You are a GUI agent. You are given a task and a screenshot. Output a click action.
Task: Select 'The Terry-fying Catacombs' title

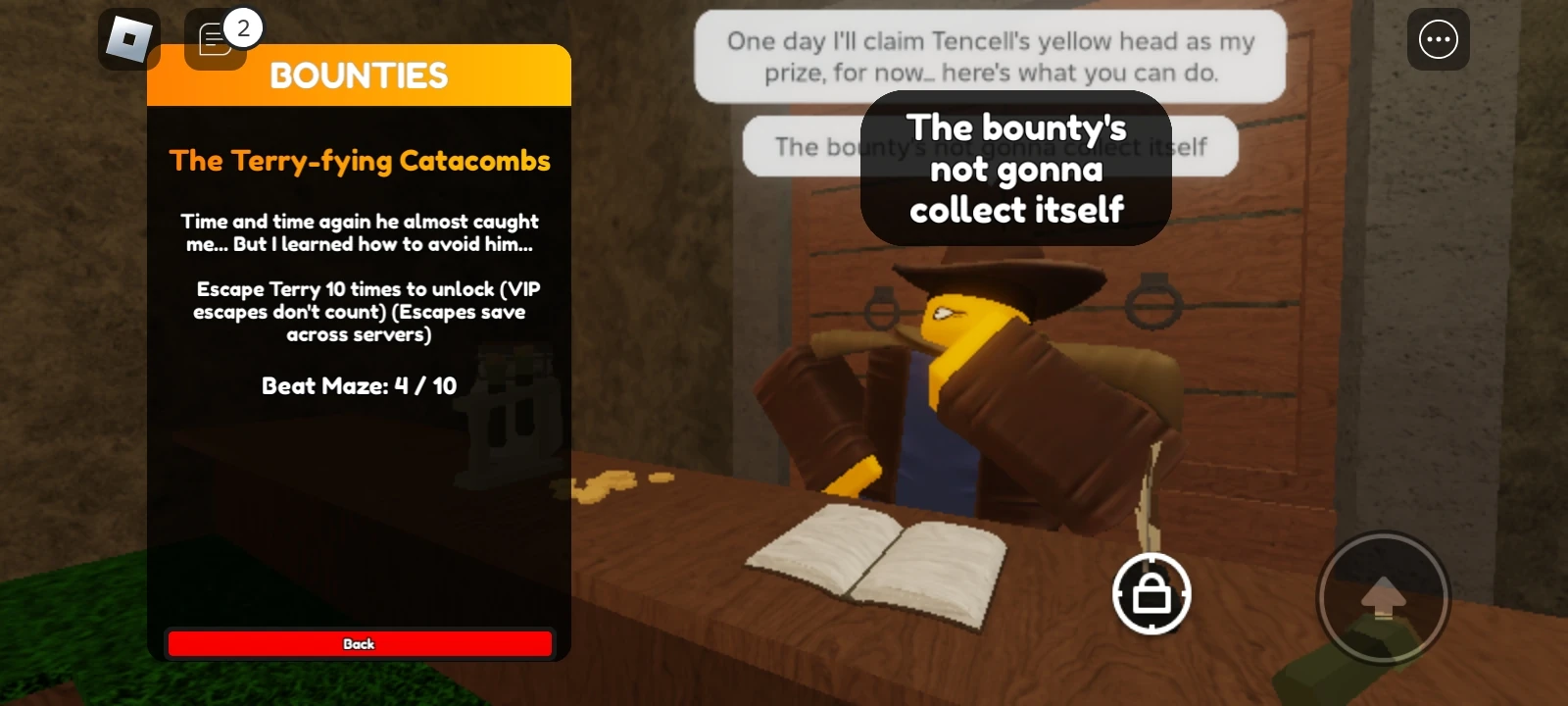[x=359, y=160]
